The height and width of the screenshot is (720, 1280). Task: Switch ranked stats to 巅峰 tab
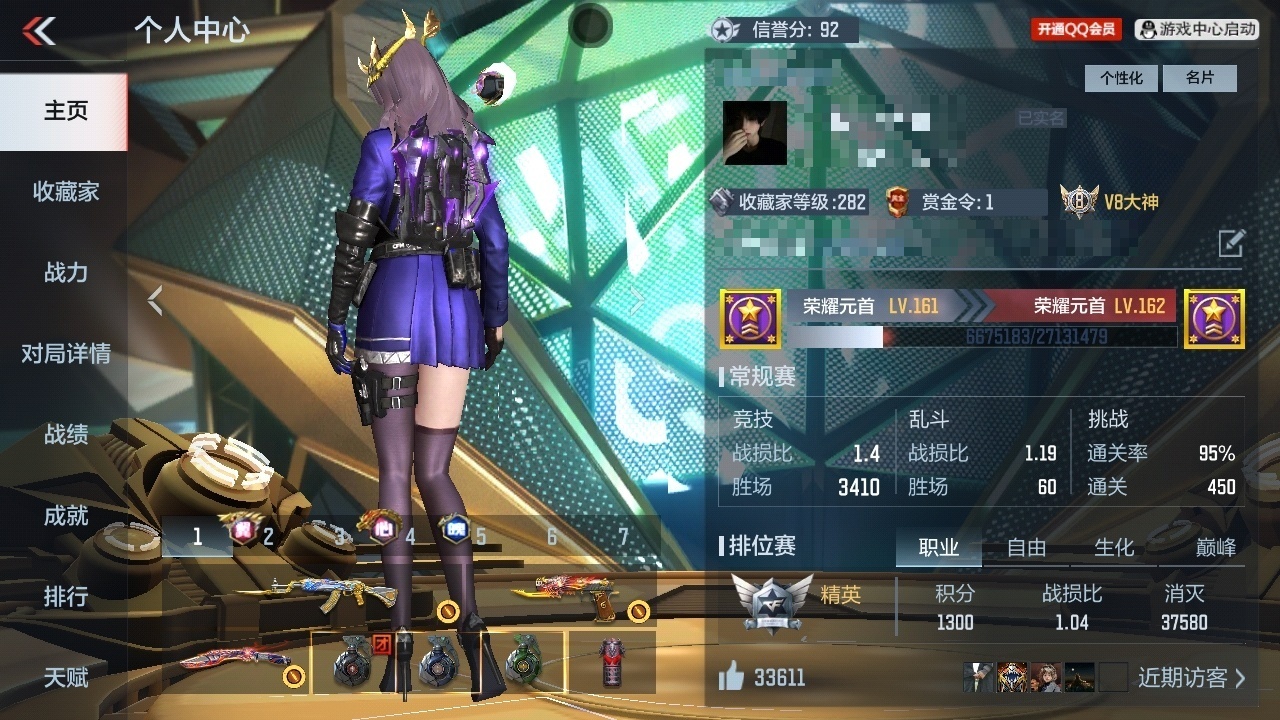1215,547
